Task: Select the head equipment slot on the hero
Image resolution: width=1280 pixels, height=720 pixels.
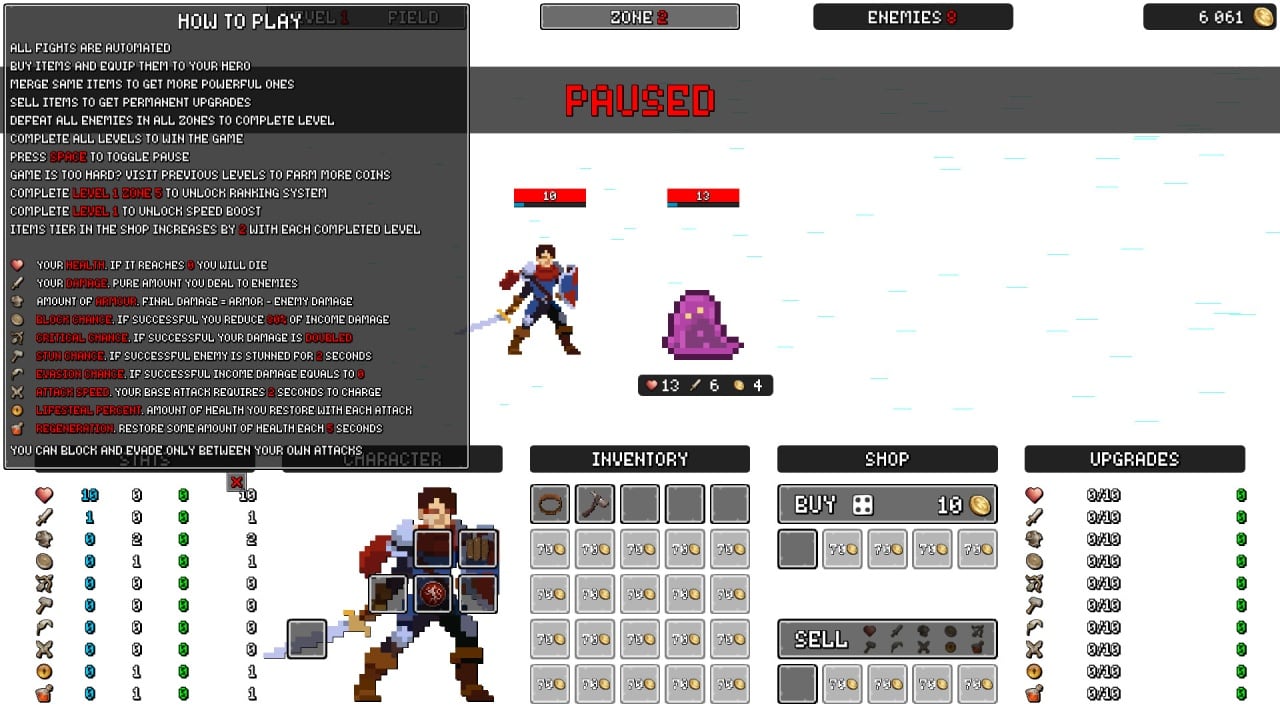Action: coord(433,549)
